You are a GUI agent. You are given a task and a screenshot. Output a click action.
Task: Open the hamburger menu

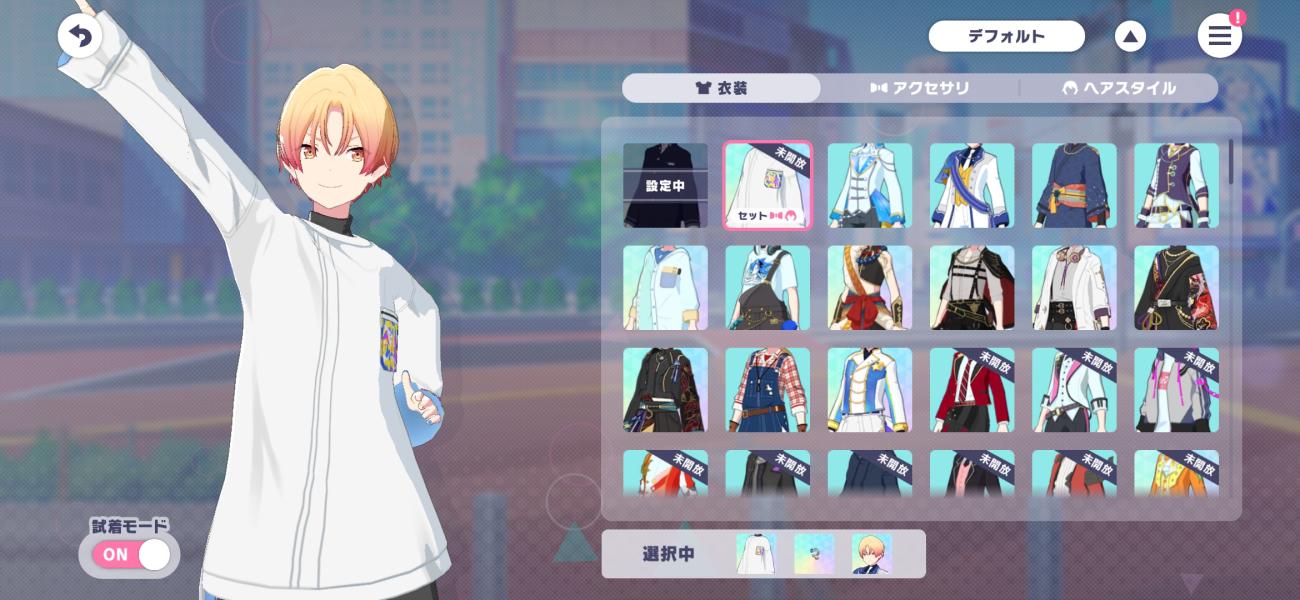(x=1219, y=37)
